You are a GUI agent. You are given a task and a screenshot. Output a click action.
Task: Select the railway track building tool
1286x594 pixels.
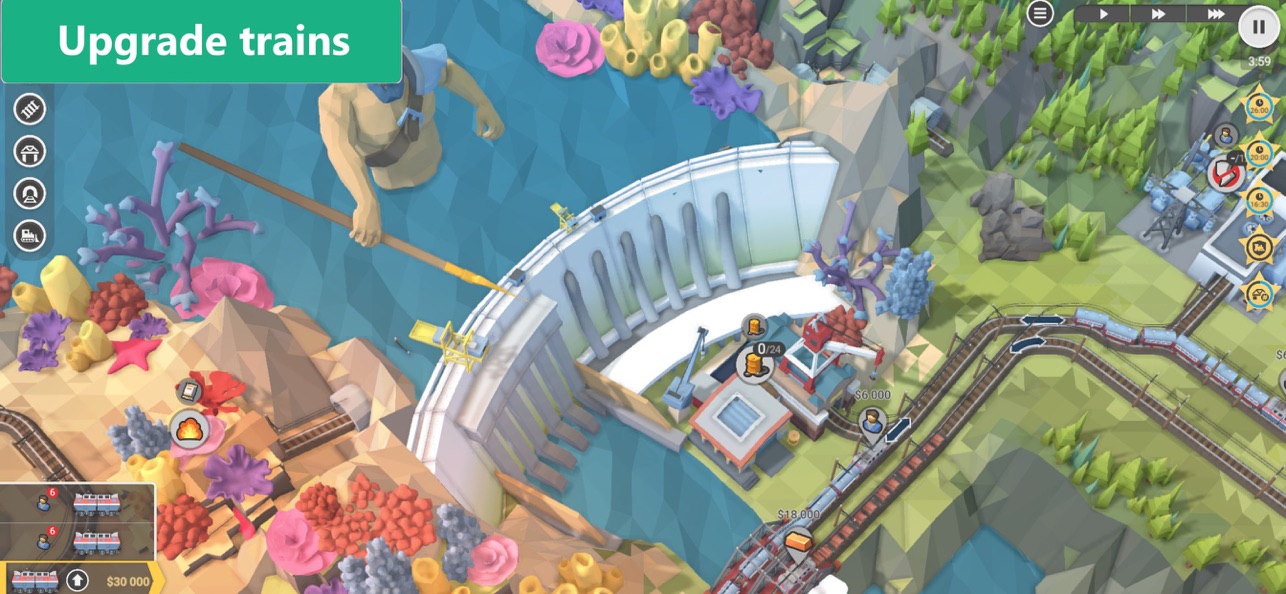tap(30, 109)
